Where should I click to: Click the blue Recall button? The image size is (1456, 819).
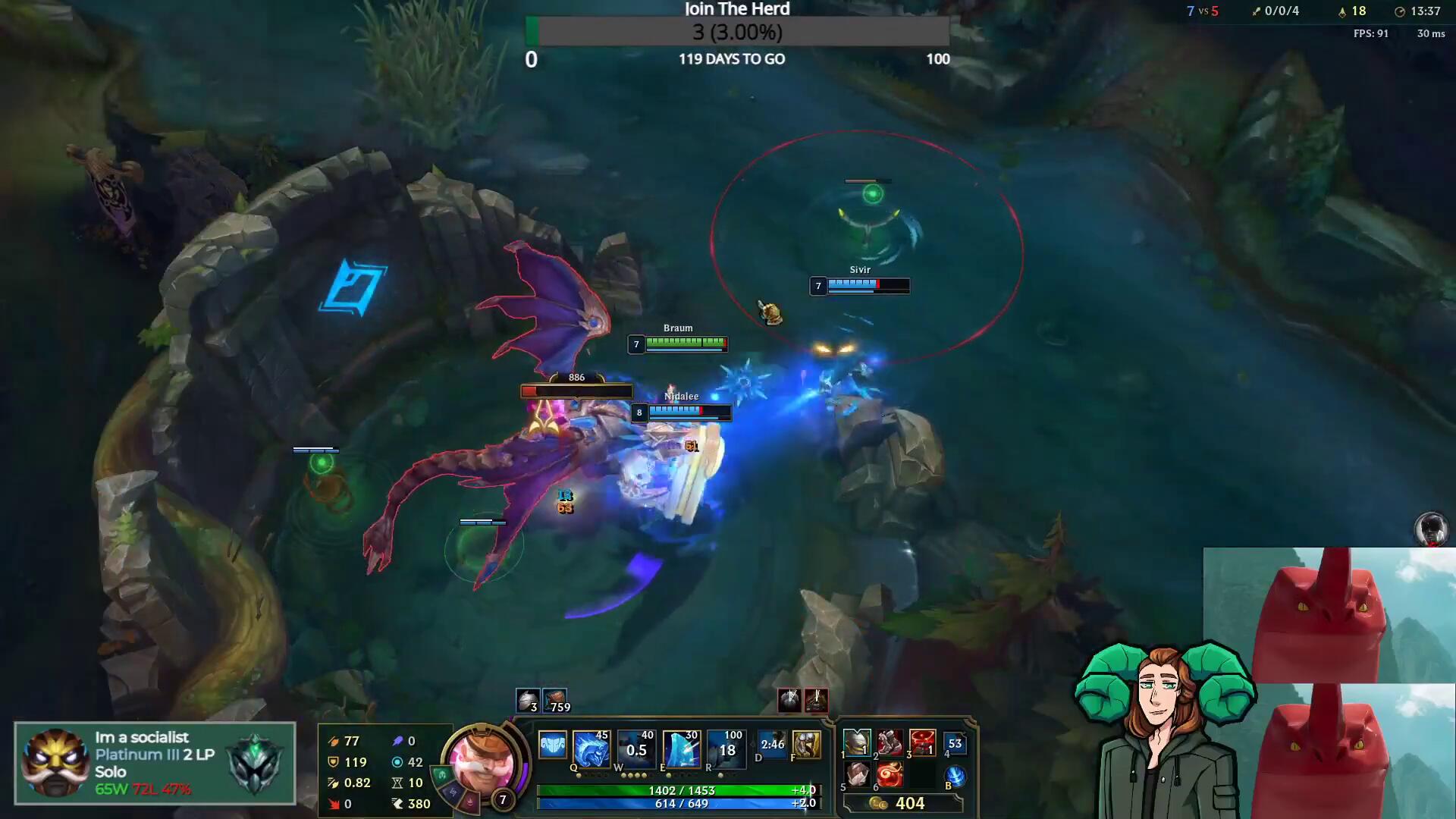coord(955,777)
